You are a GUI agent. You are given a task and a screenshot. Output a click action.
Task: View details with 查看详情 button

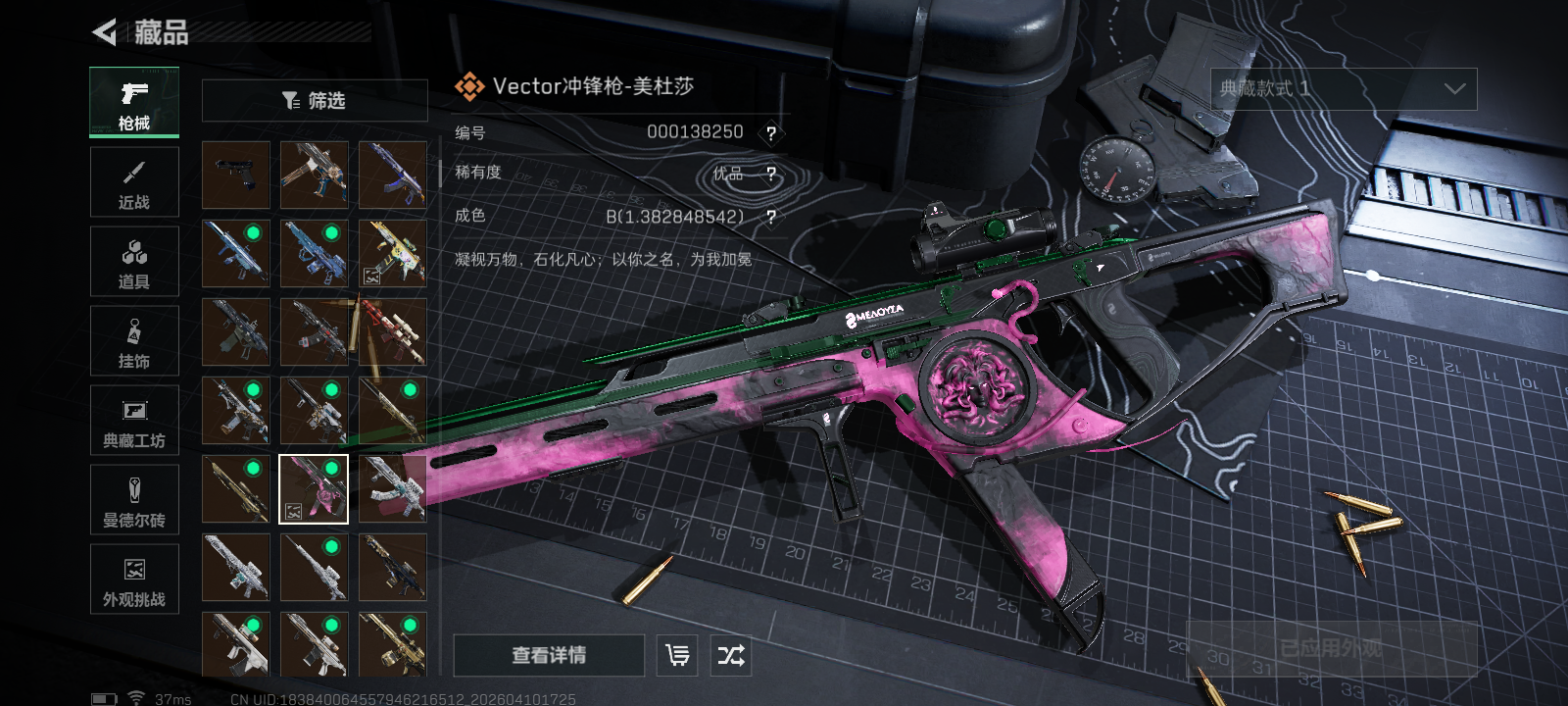click(x=549, y=655)
